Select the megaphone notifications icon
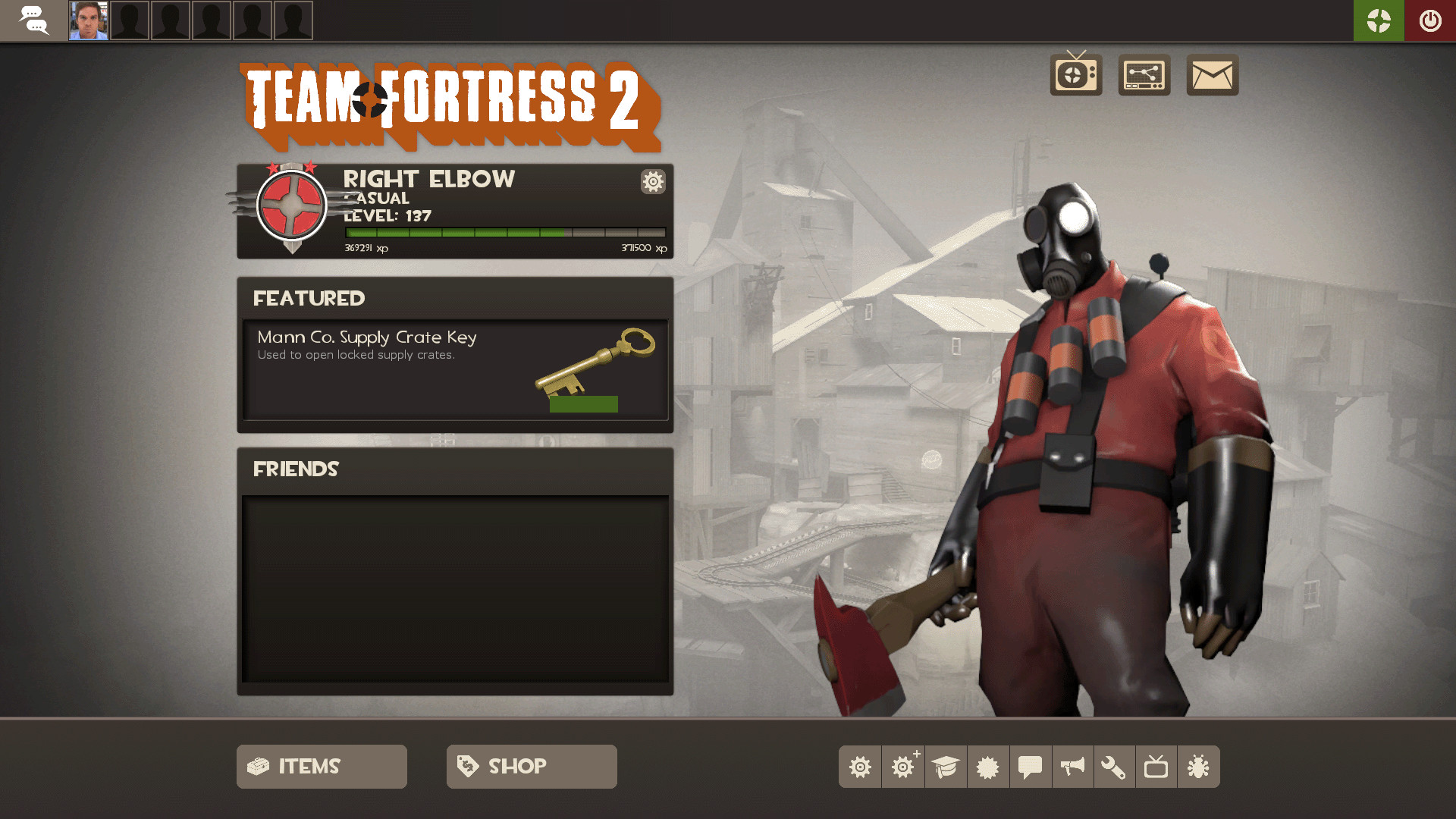Viewport: 1456px width, 819px height. [x=1072, y=767]
